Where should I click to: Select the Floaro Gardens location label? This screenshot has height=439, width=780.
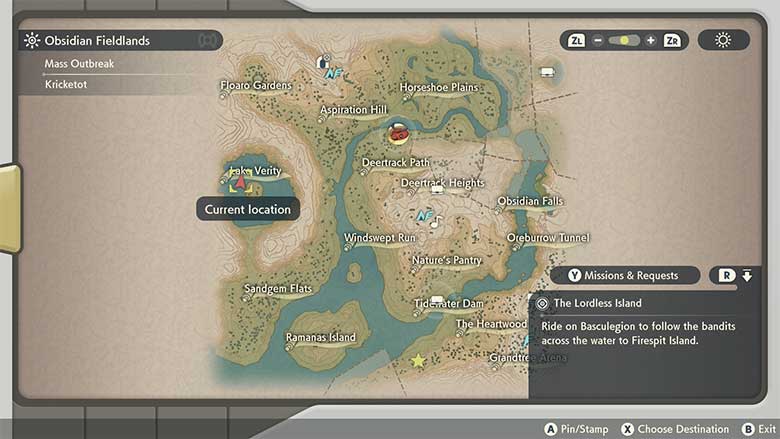[x=256, y=86]
